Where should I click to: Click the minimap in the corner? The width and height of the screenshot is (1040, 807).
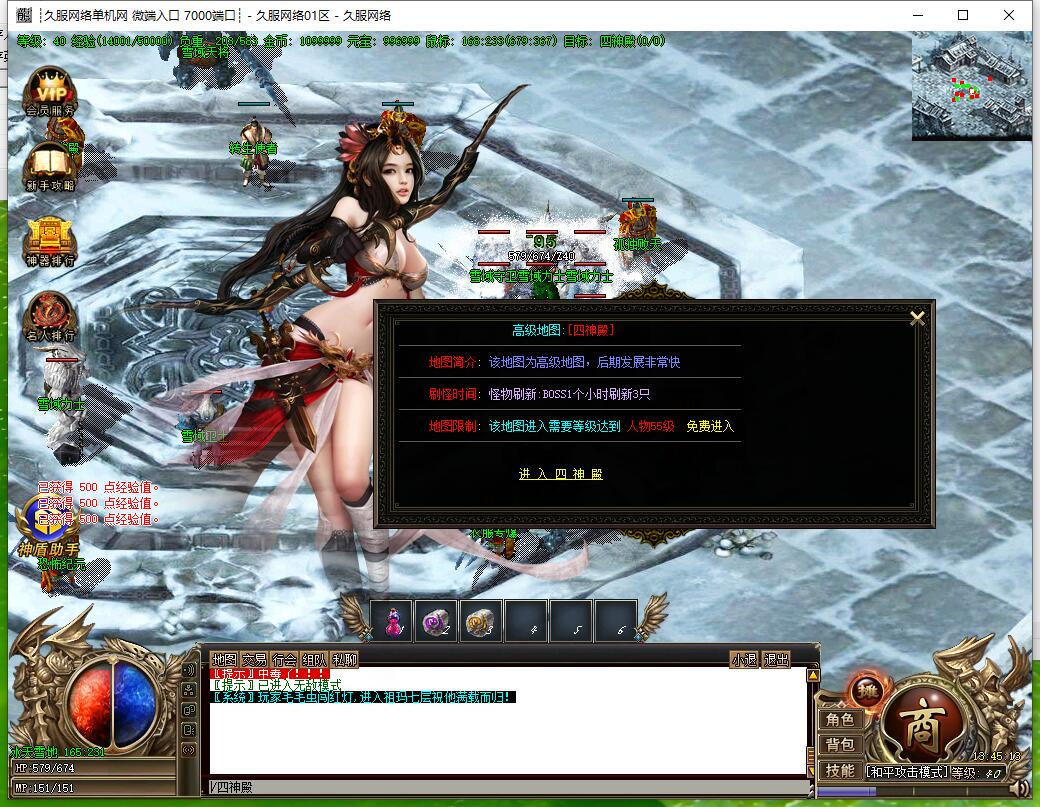(970, 86)
